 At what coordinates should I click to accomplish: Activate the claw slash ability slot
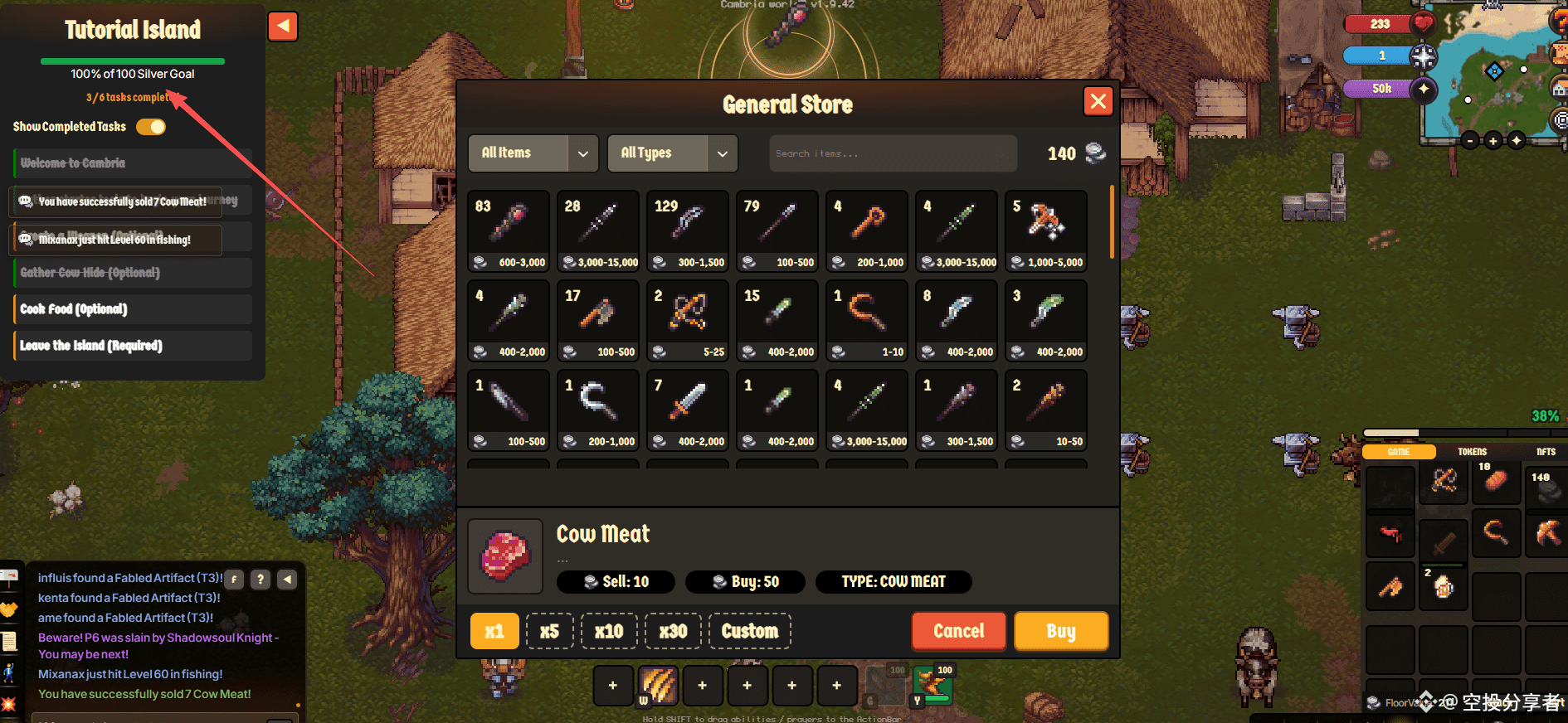(x=658, y=686)
